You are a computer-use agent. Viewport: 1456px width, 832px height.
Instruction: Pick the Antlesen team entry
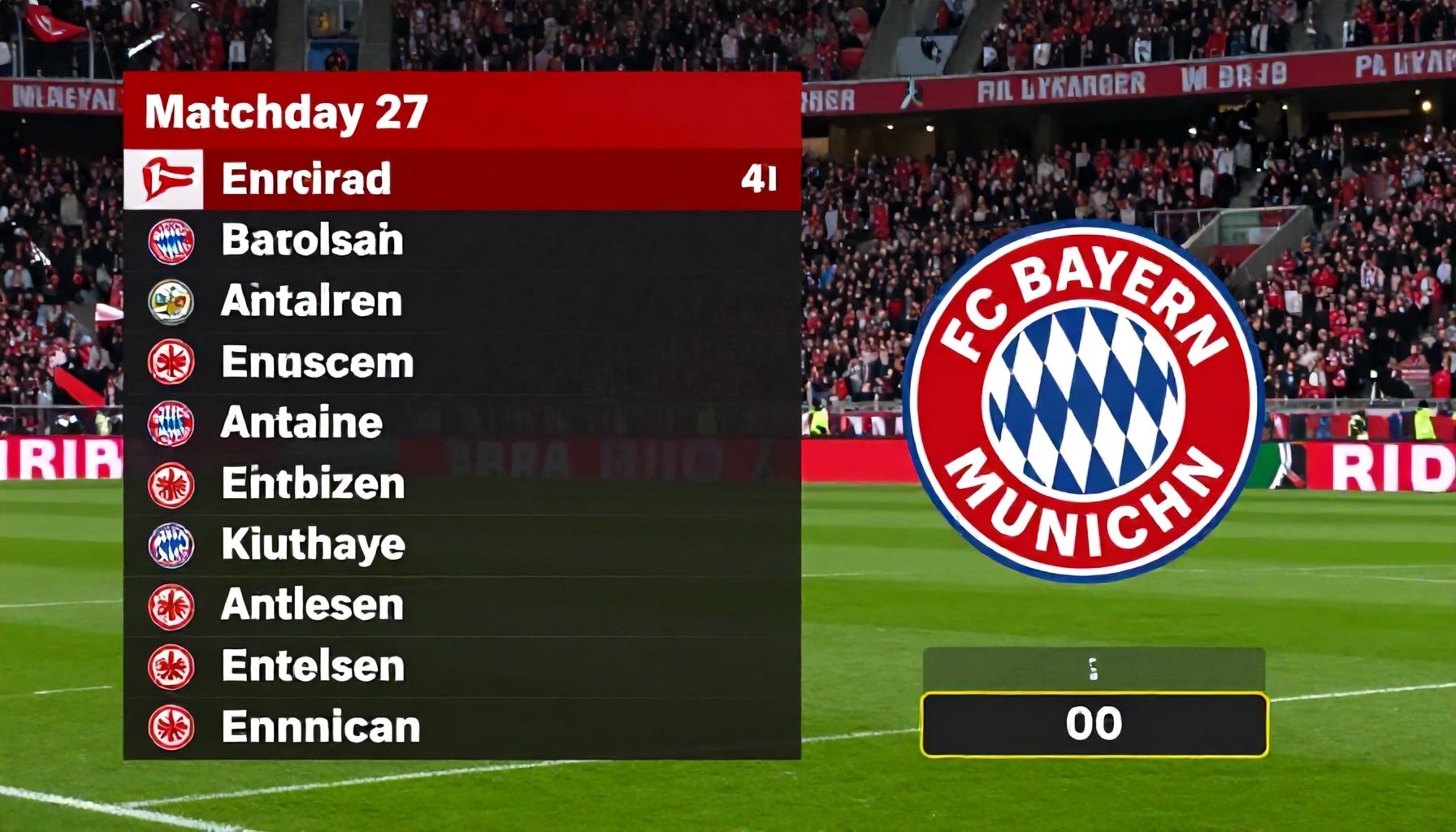point(461,605)
